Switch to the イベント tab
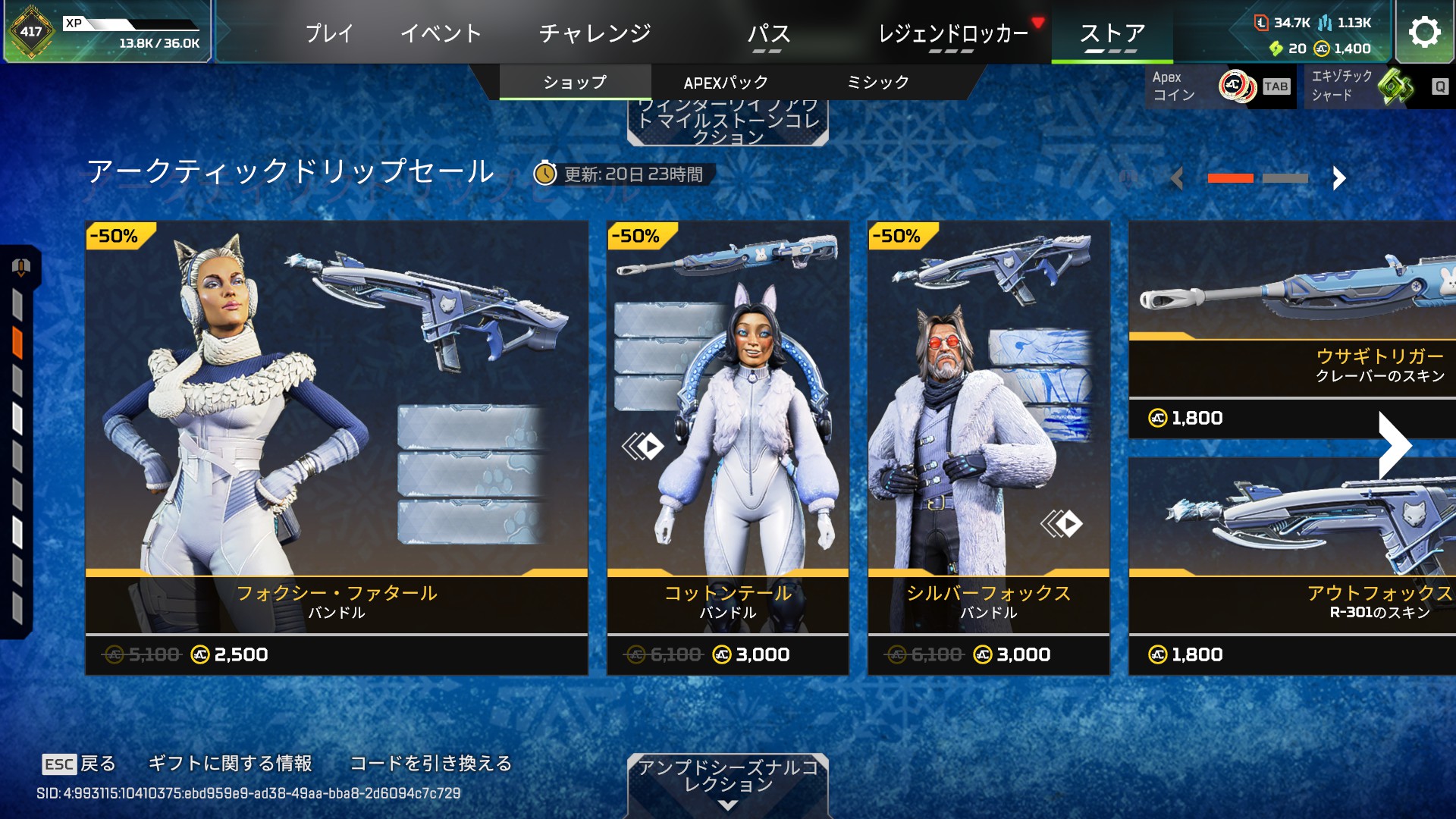 [x=441, y=33]
